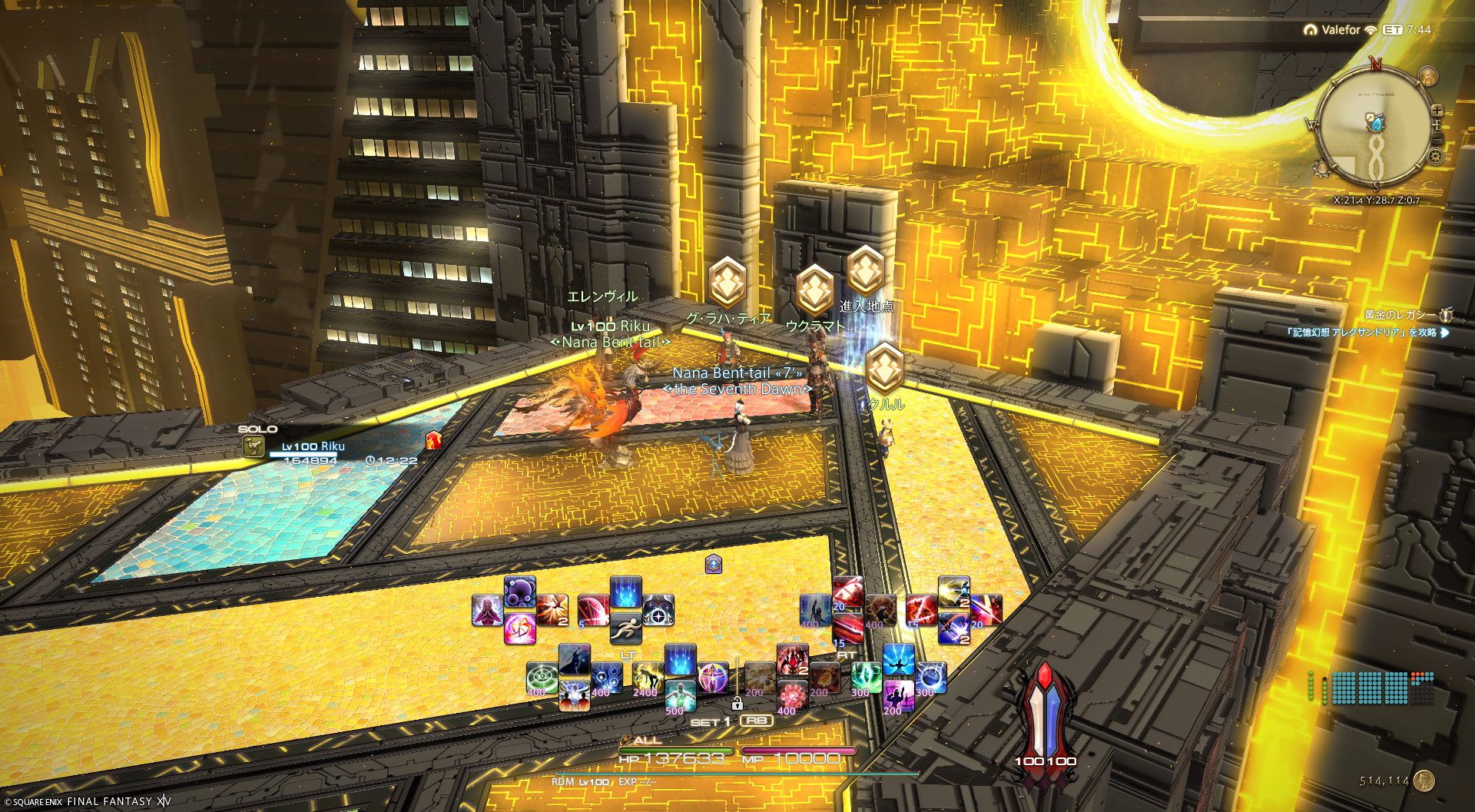The image size is (1475, 812).
Task: Activate the pink heart swirl ability
Action: pos(519,629)
